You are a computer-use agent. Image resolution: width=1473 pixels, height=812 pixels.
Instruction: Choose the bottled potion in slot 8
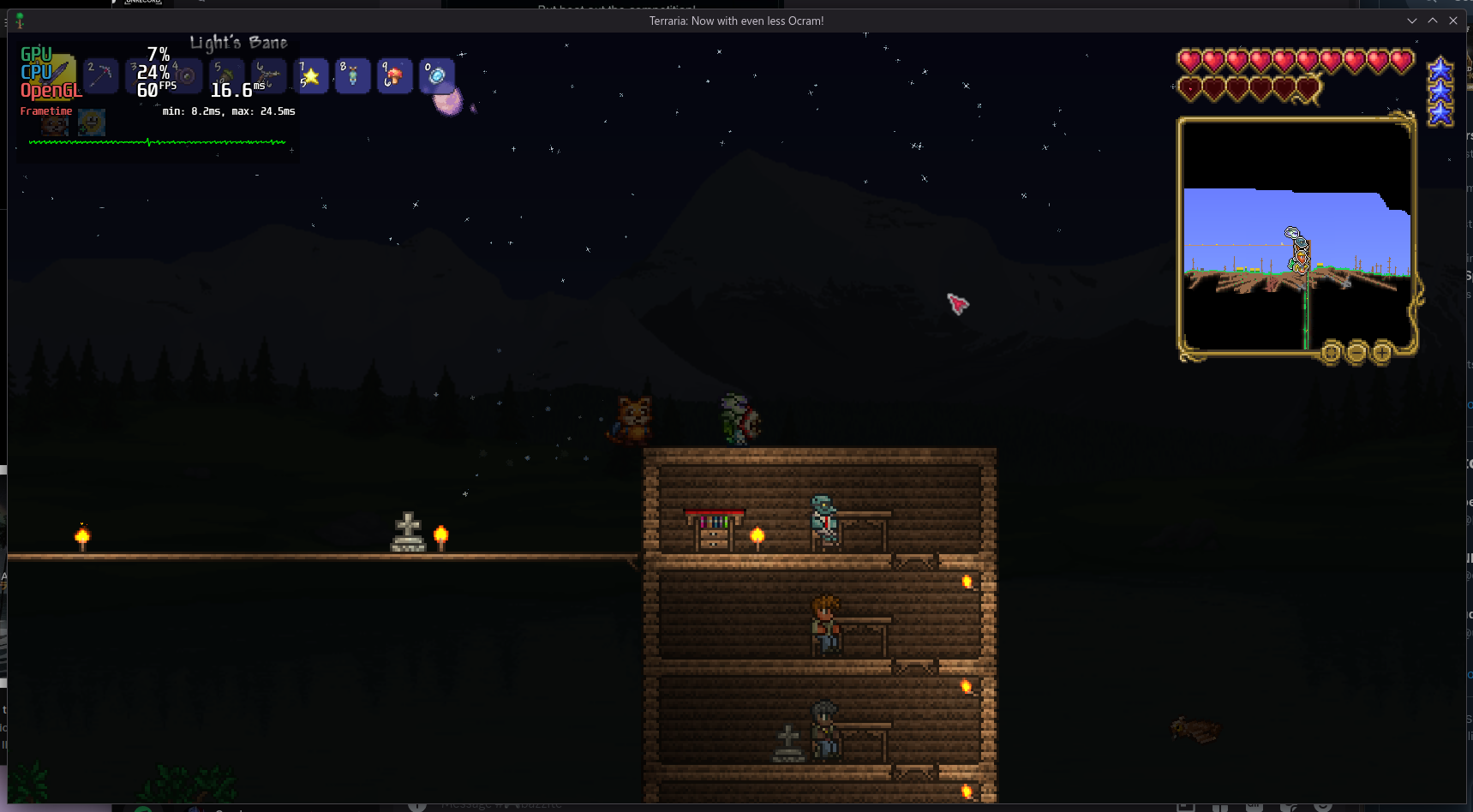(x=353, y=75)
